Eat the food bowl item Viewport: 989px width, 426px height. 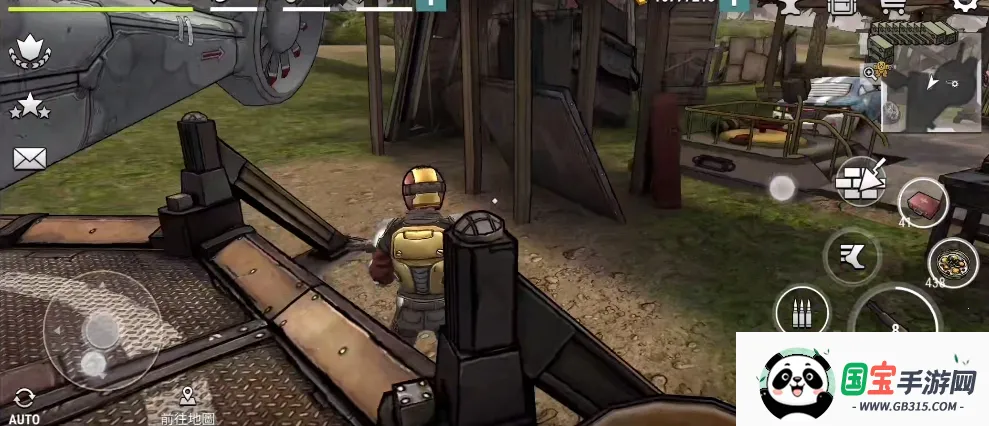coord(952,262)
